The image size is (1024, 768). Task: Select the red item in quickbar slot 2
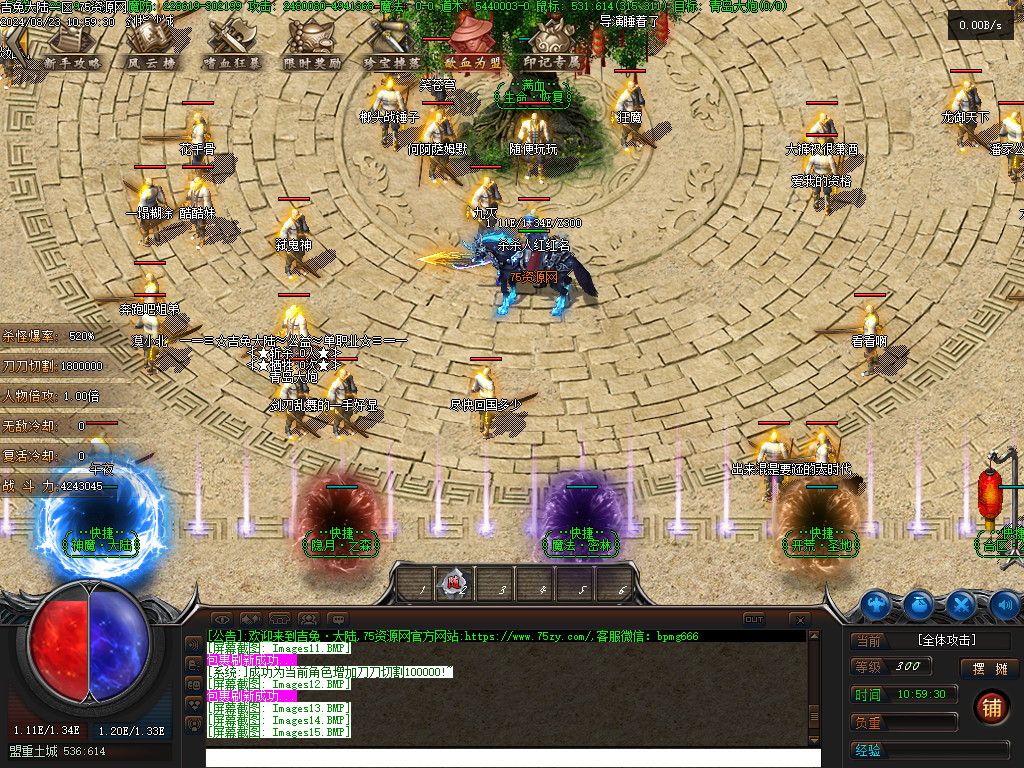tap(455, 580)
